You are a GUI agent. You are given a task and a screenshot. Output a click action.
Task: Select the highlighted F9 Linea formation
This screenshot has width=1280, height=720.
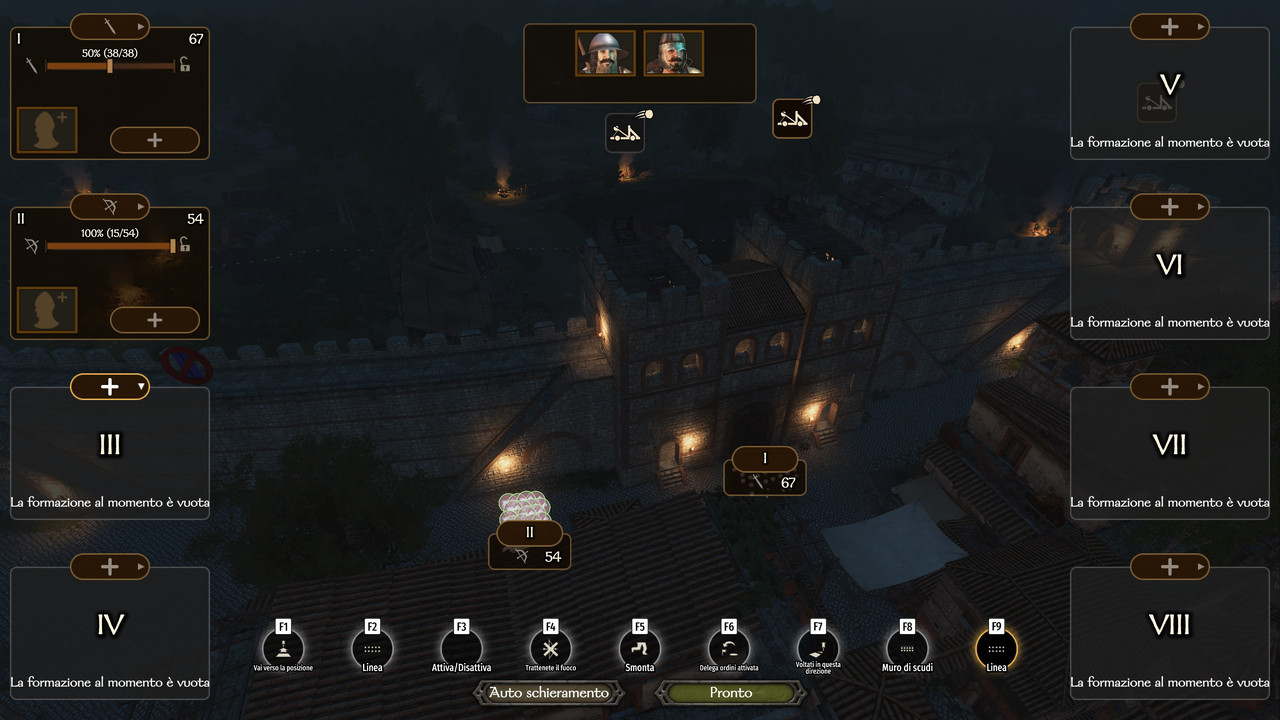click(x=996, y=648)
